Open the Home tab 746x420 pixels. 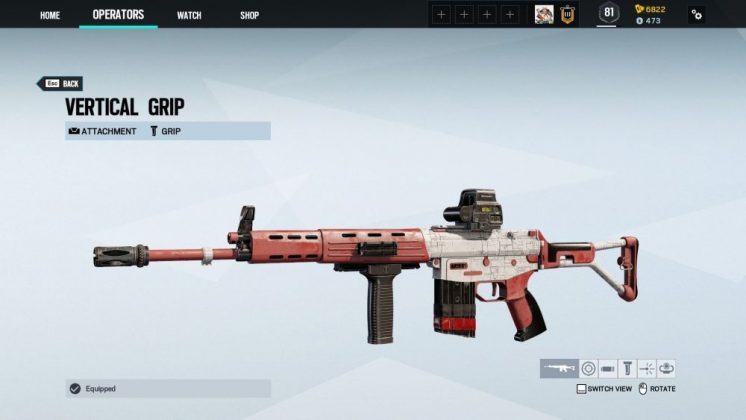tap(50, 15)
